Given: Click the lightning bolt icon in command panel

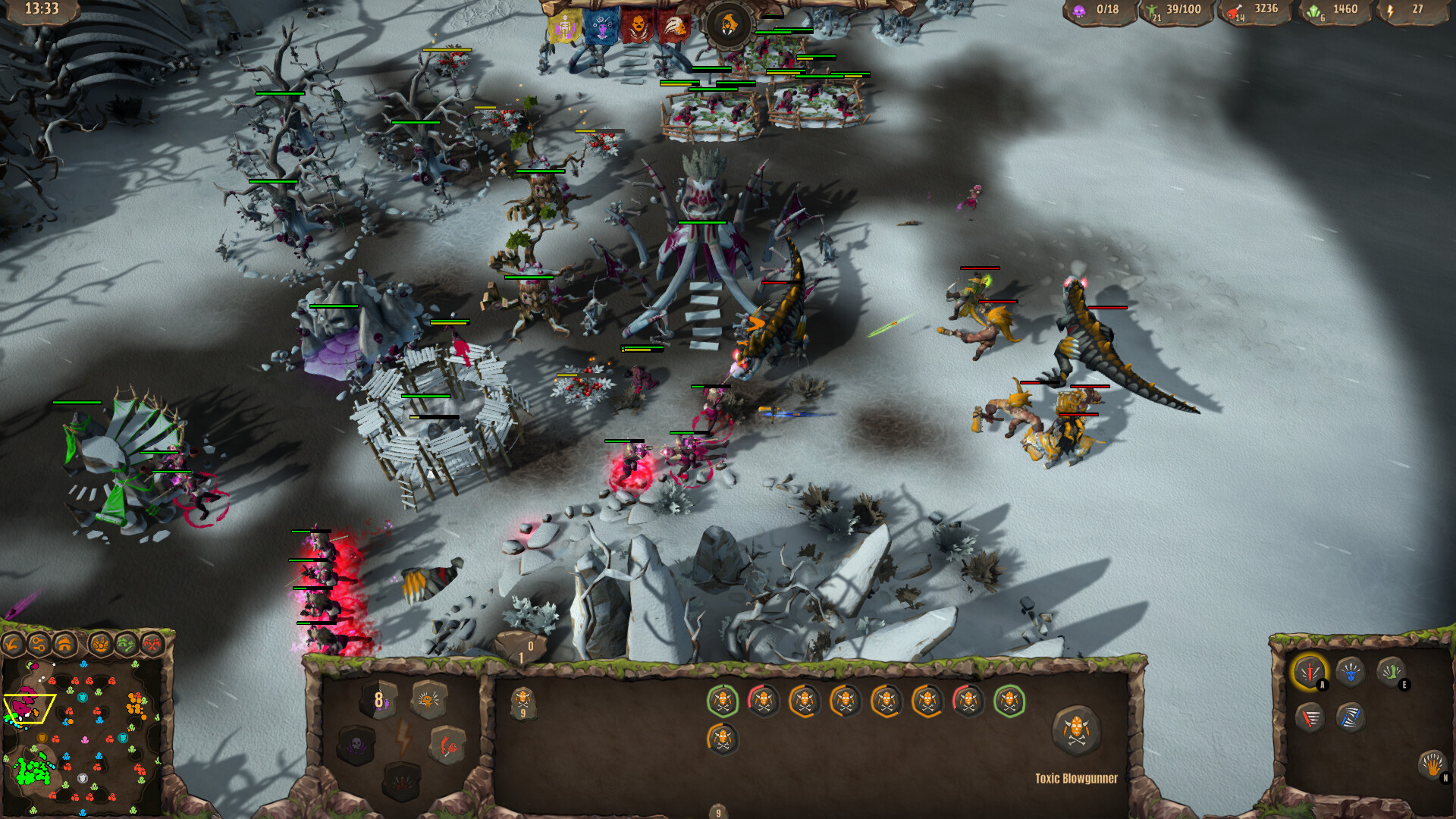Looking at the screenshot, I should click(x=403, y=737).
